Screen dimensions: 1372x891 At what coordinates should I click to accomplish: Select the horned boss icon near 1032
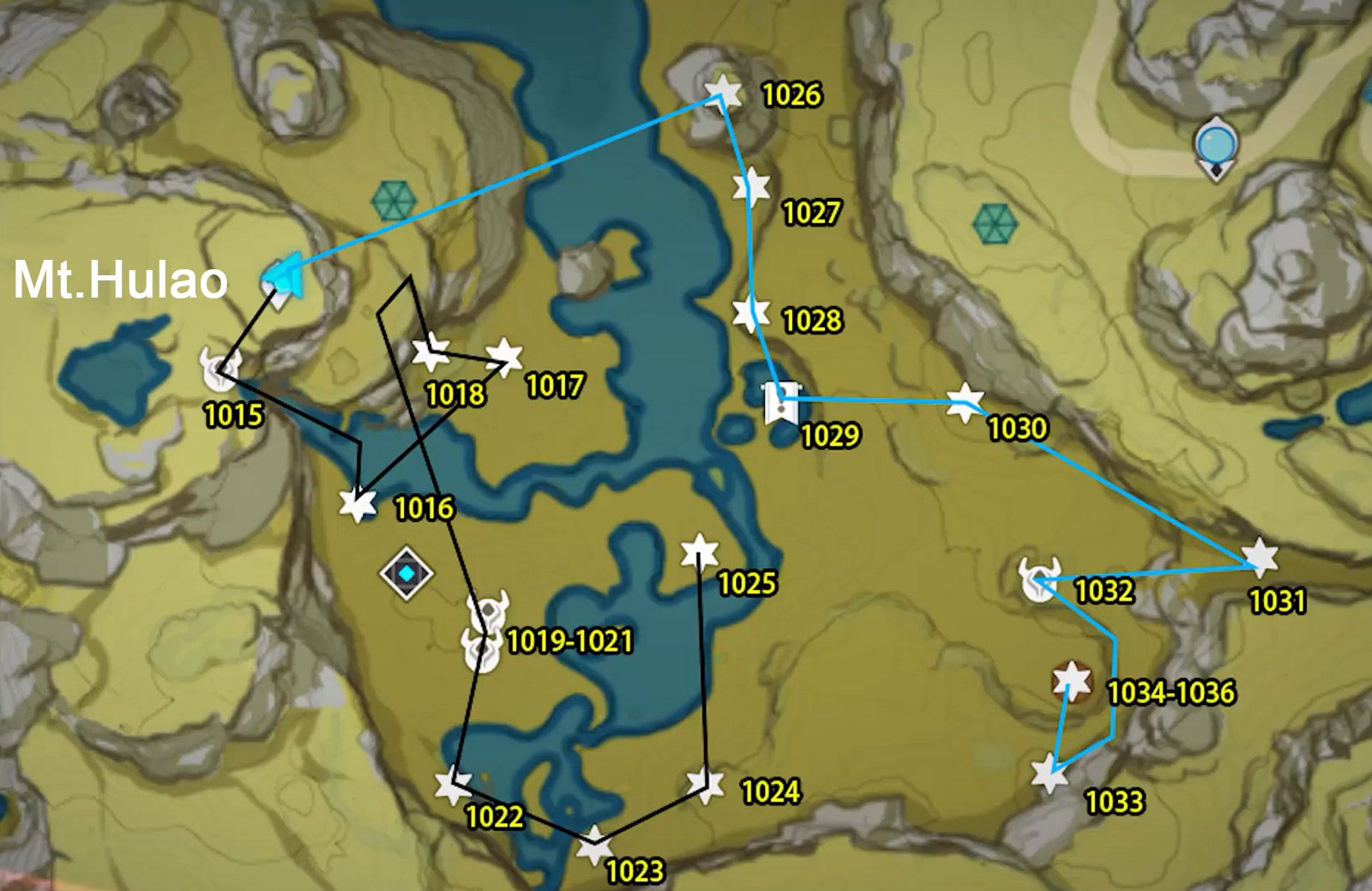coord(1039,577)
